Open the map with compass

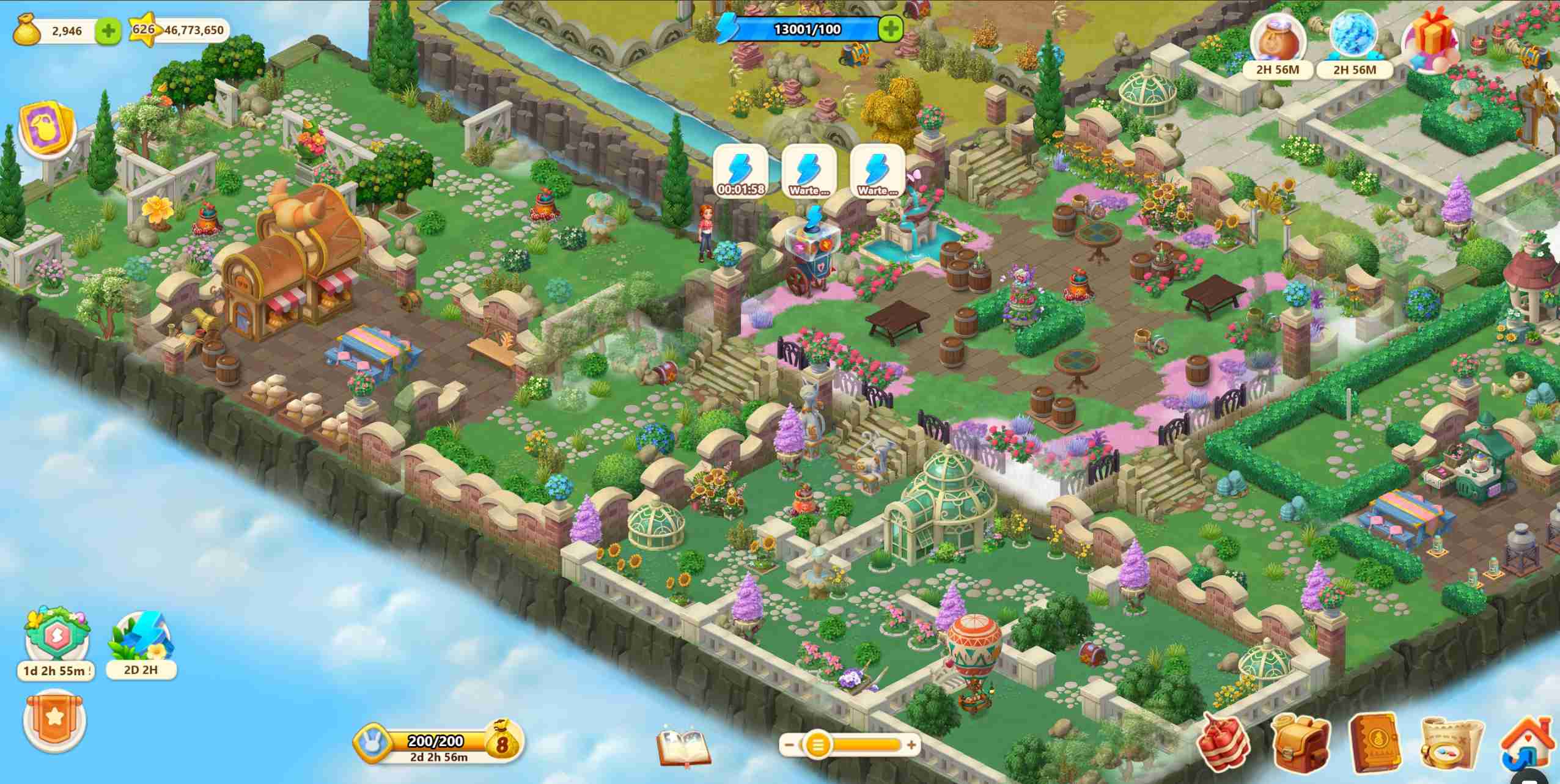1451,744
